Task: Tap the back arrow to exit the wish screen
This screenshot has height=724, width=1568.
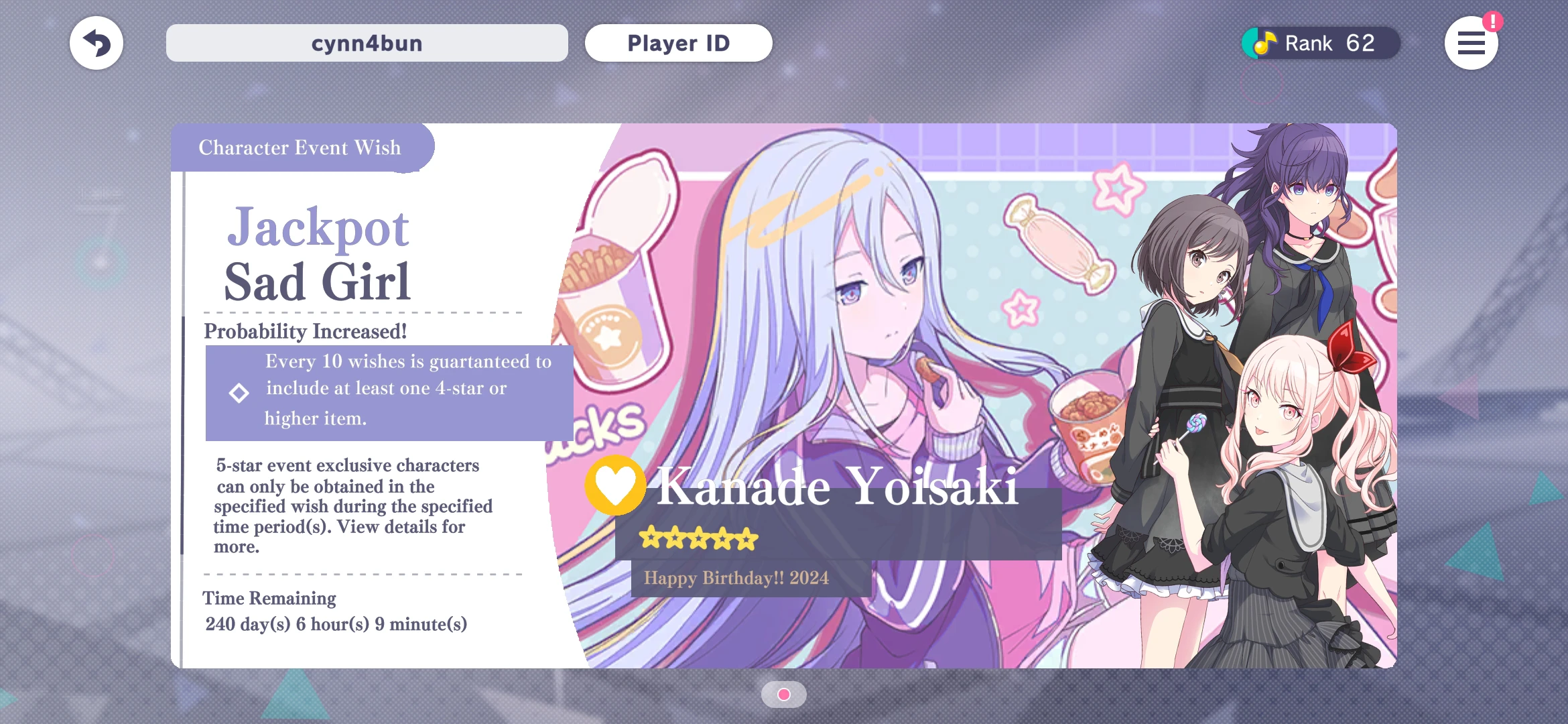Action: coord(96,43)
